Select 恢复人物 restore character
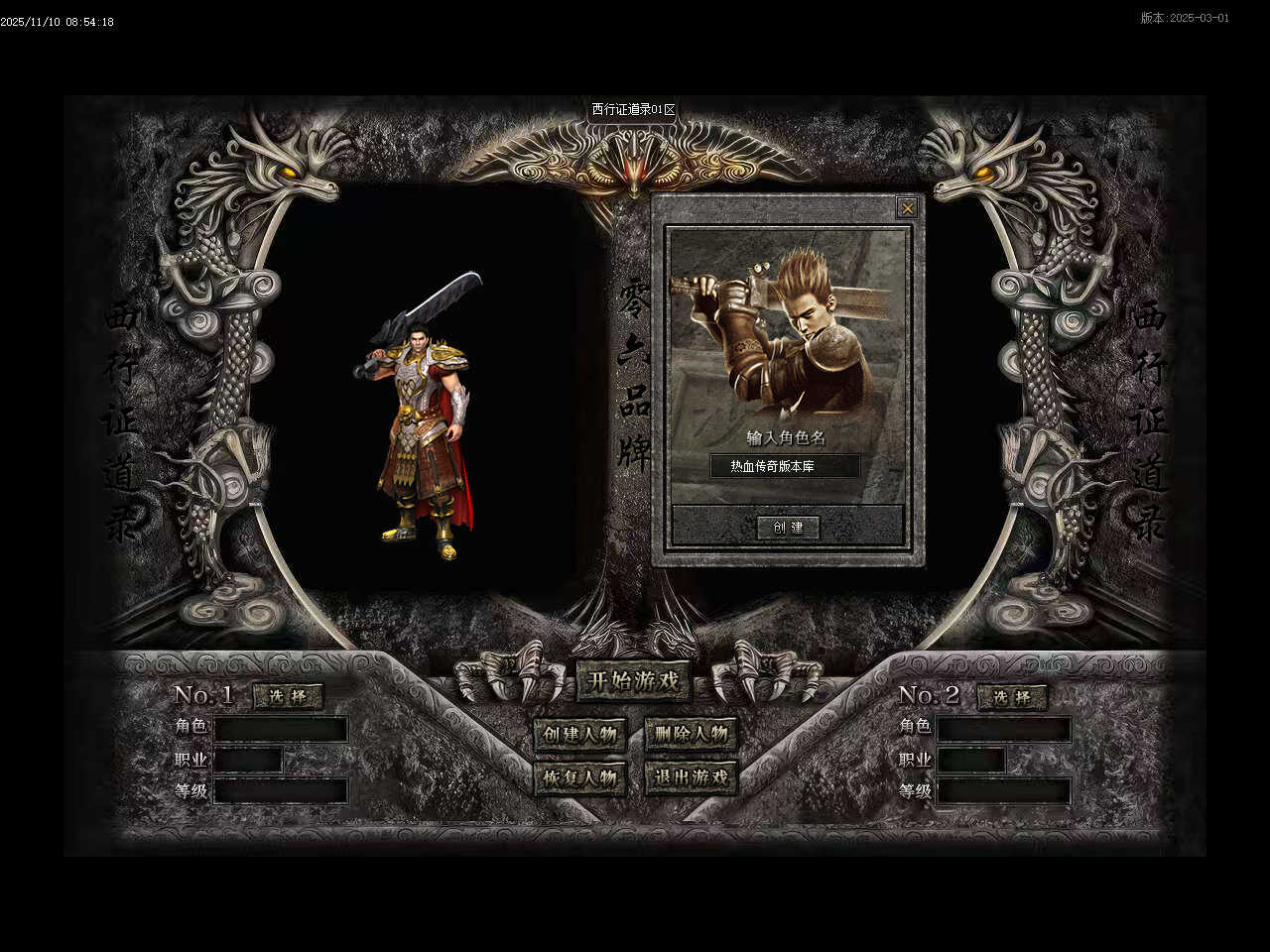Viewport: 1270px width, 952px height. click(580, 777)
